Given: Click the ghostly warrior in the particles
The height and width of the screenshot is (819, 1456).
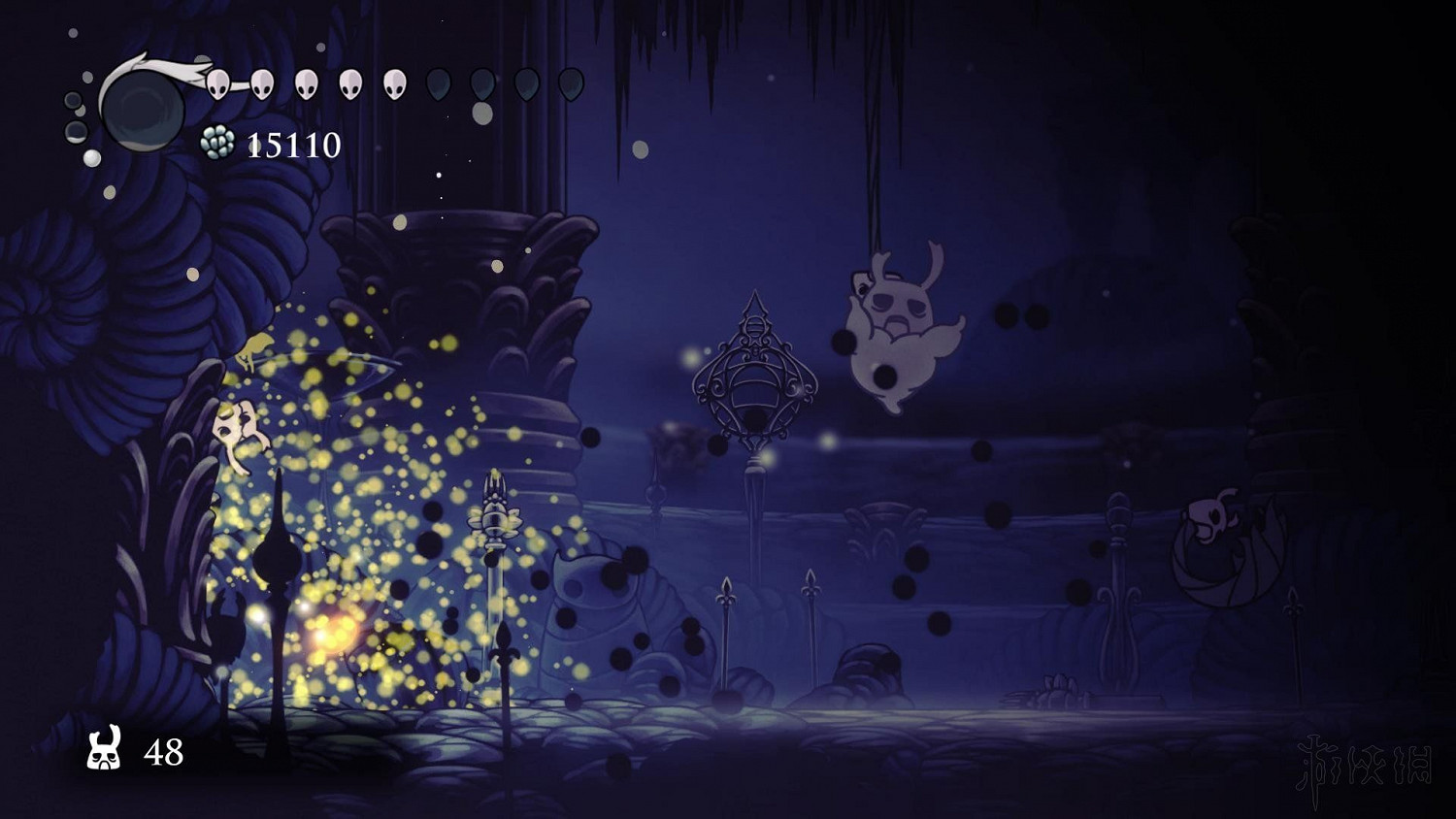Looking at the screenshot, I should tap(238, 430).
